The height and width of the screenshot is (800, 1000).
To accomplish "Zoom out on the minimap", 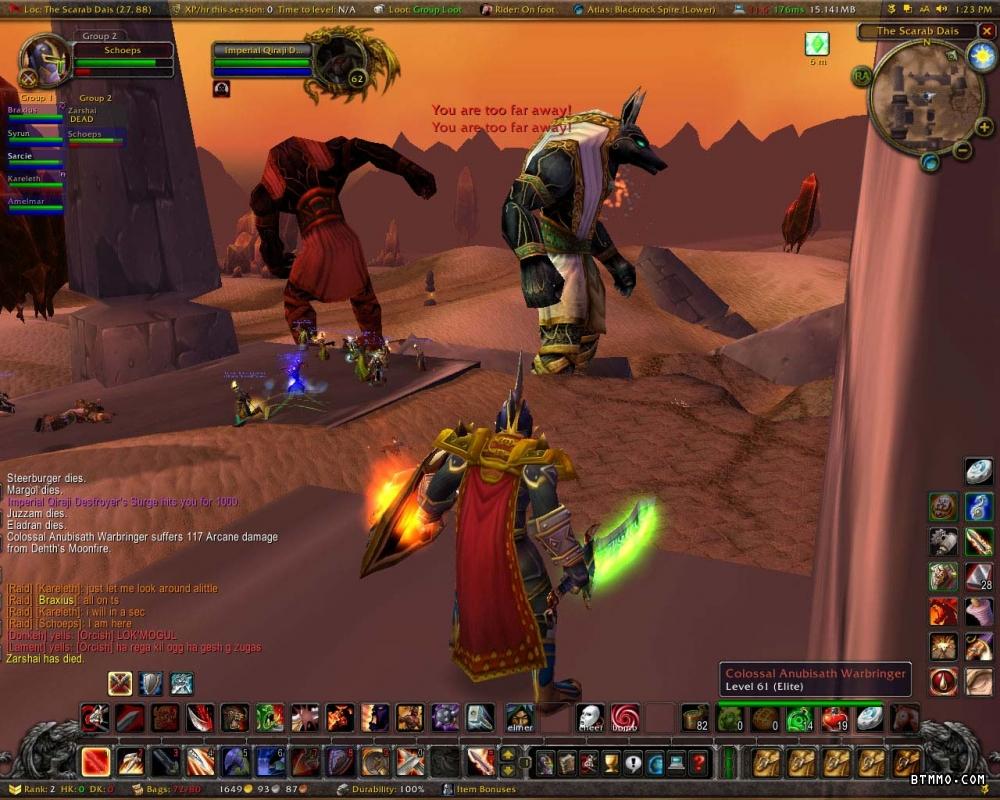I will pos(962,151).
